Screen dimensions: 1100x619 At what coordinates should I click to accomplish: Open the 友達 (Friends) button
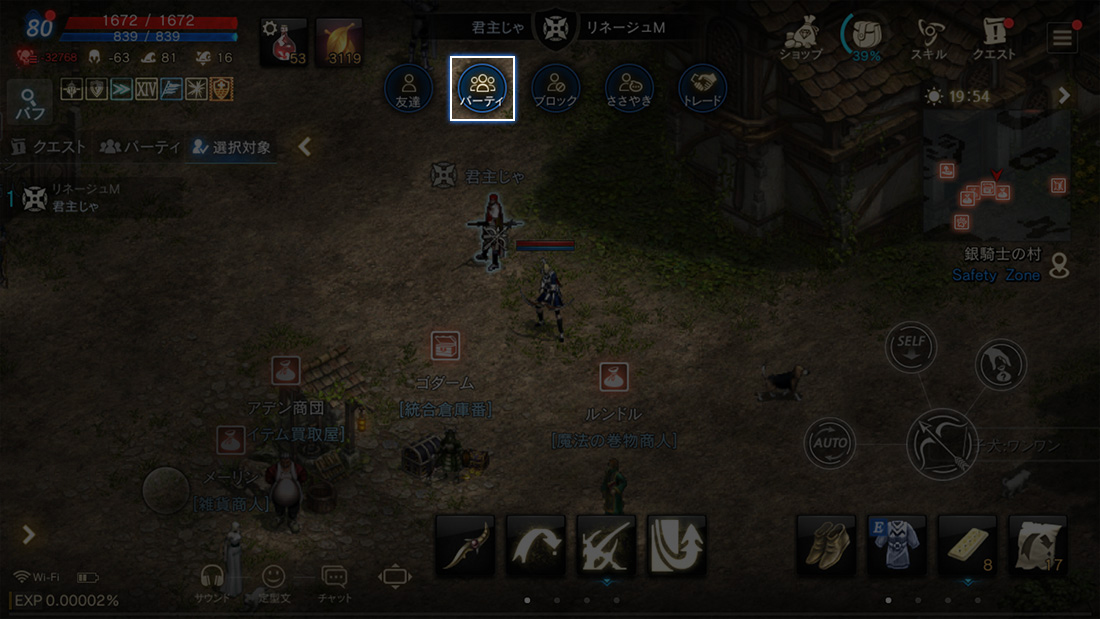coord(408,88)
